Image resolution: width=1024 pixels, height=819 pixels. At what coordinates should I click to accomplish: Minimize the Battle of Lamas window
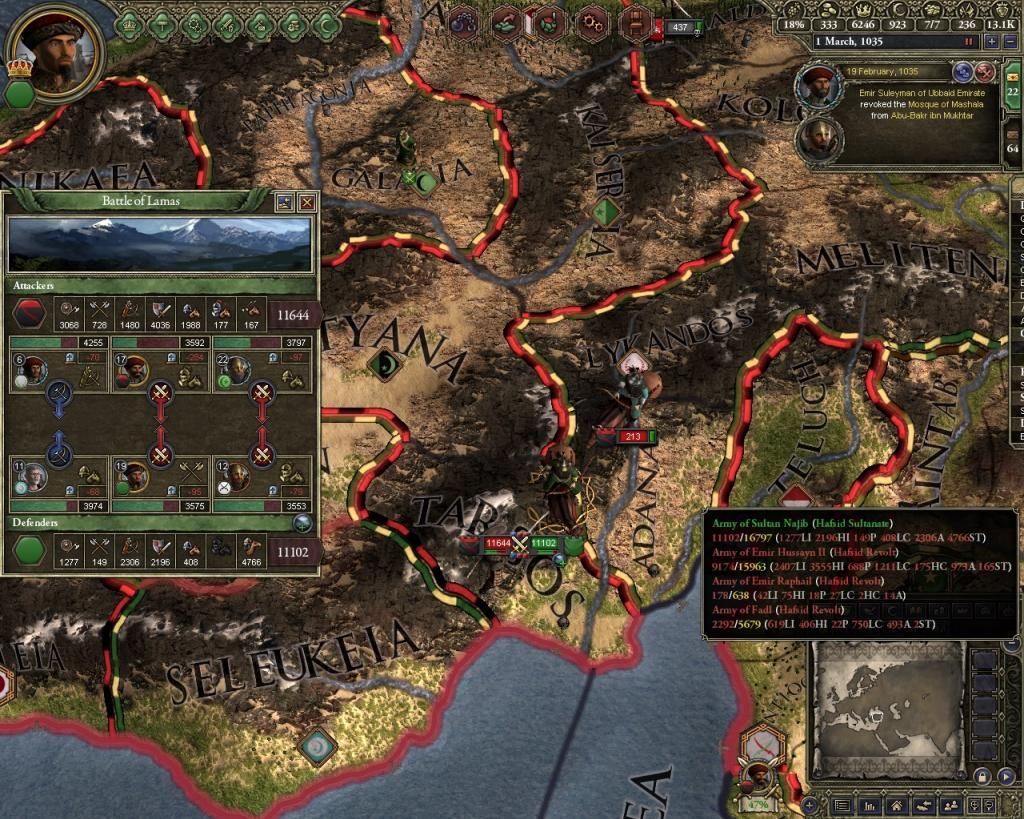[285, 202]
